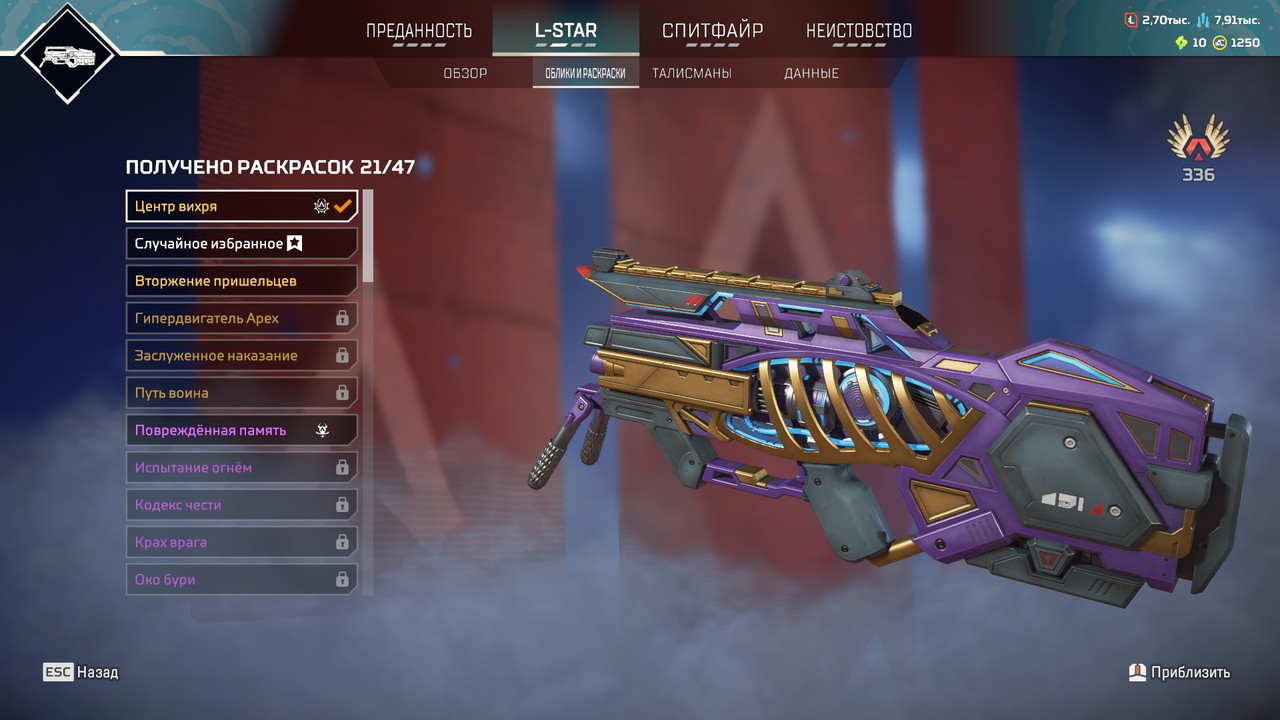Image resolution: width=1280 pixels, height=720 pixels.
Task: Switch to the Преданность weapon tab
Action: [419, 30]
